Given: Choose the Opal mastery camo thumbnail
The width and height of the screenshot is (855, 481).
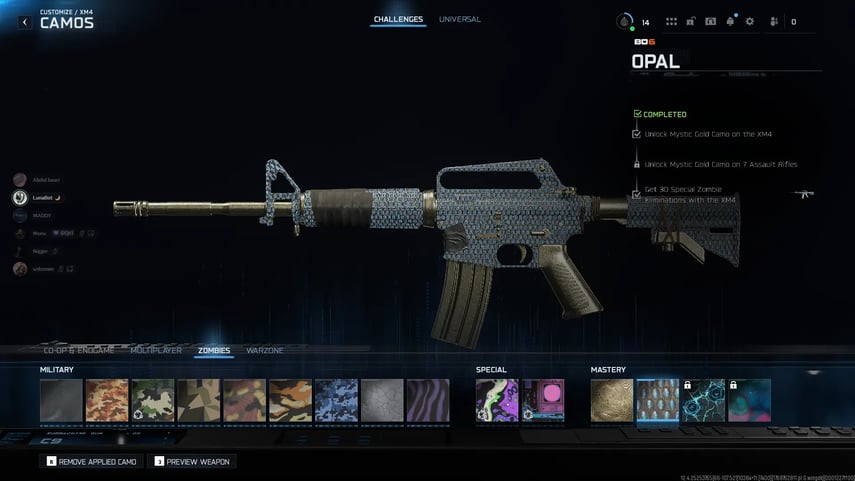Looking at the screenshot, I should coord(658,400).
